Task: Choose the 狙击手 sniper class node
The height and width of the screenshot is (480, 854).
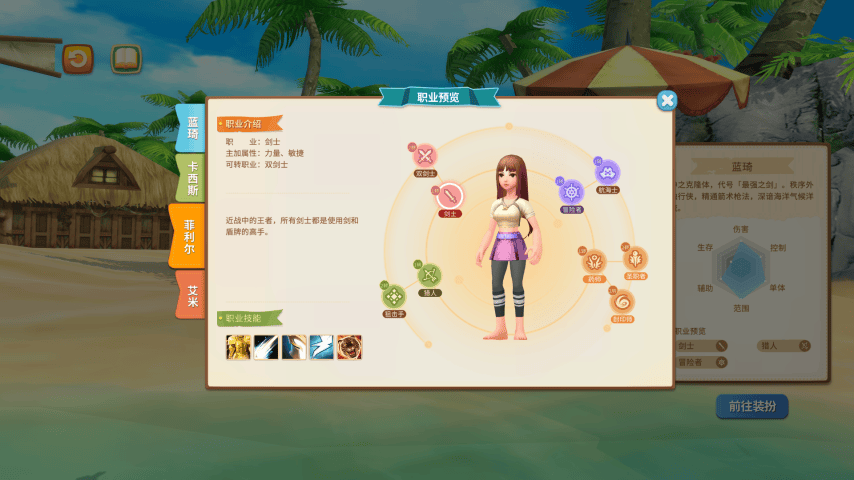Action: (x=394, y=296)
